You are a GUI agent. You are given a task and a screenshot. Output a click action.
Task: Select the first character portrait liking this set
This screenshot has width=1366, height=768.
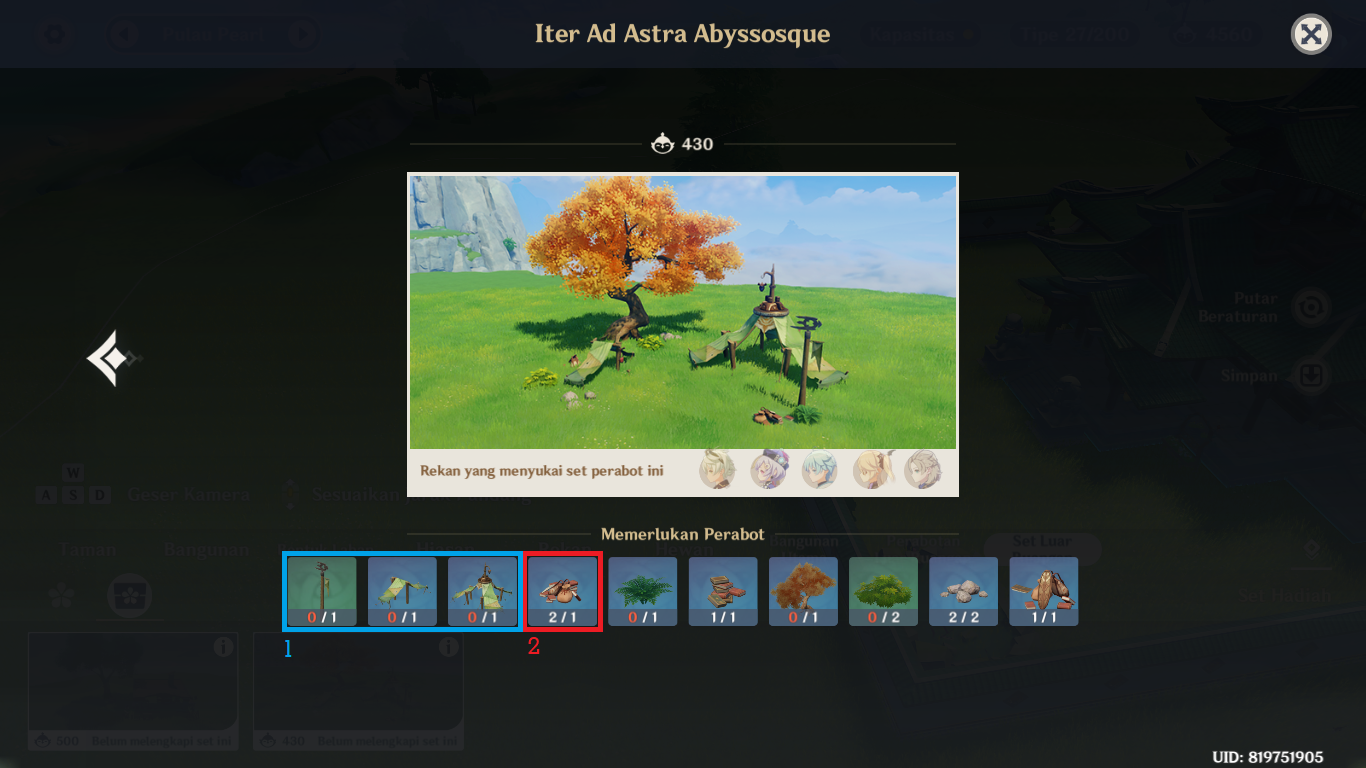click(x=717, y=470)
